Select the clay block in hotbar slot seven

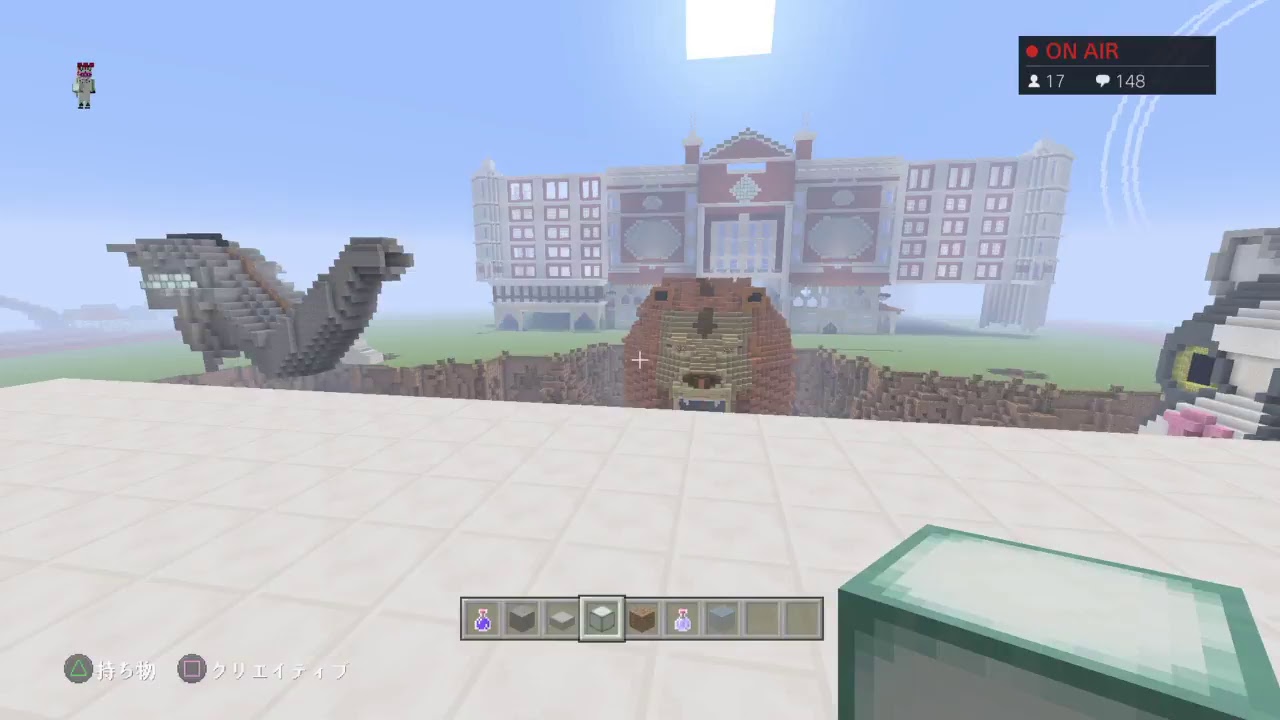coord(722,618)
